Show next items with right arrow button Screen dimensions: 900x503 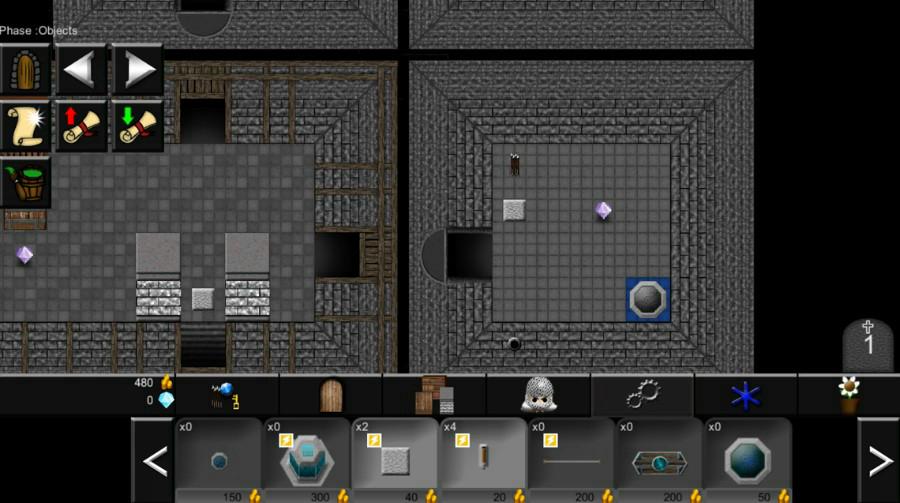[x=879, y=461]
